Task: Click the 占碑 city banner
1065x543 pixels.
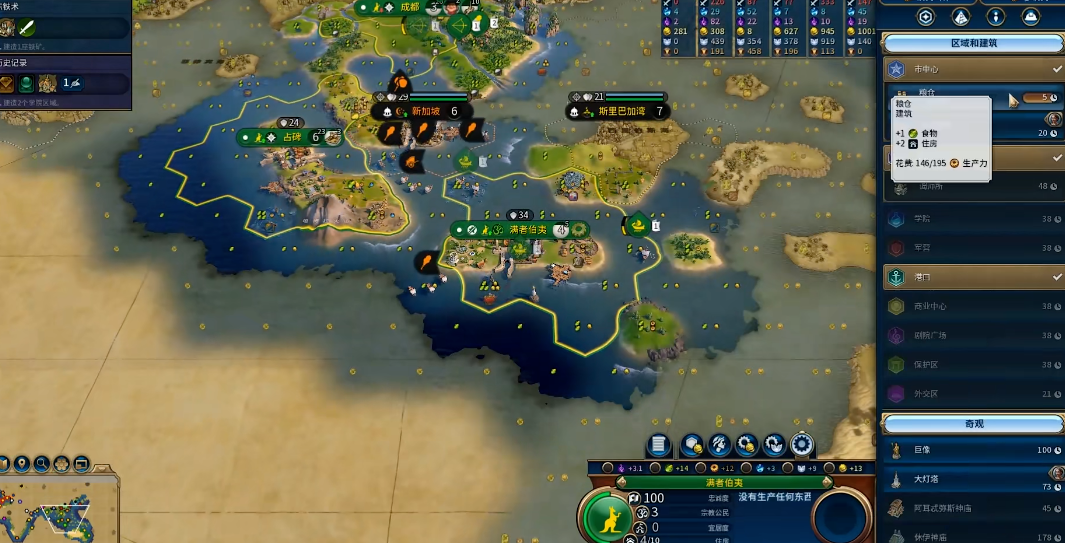Action: point(291,137)
